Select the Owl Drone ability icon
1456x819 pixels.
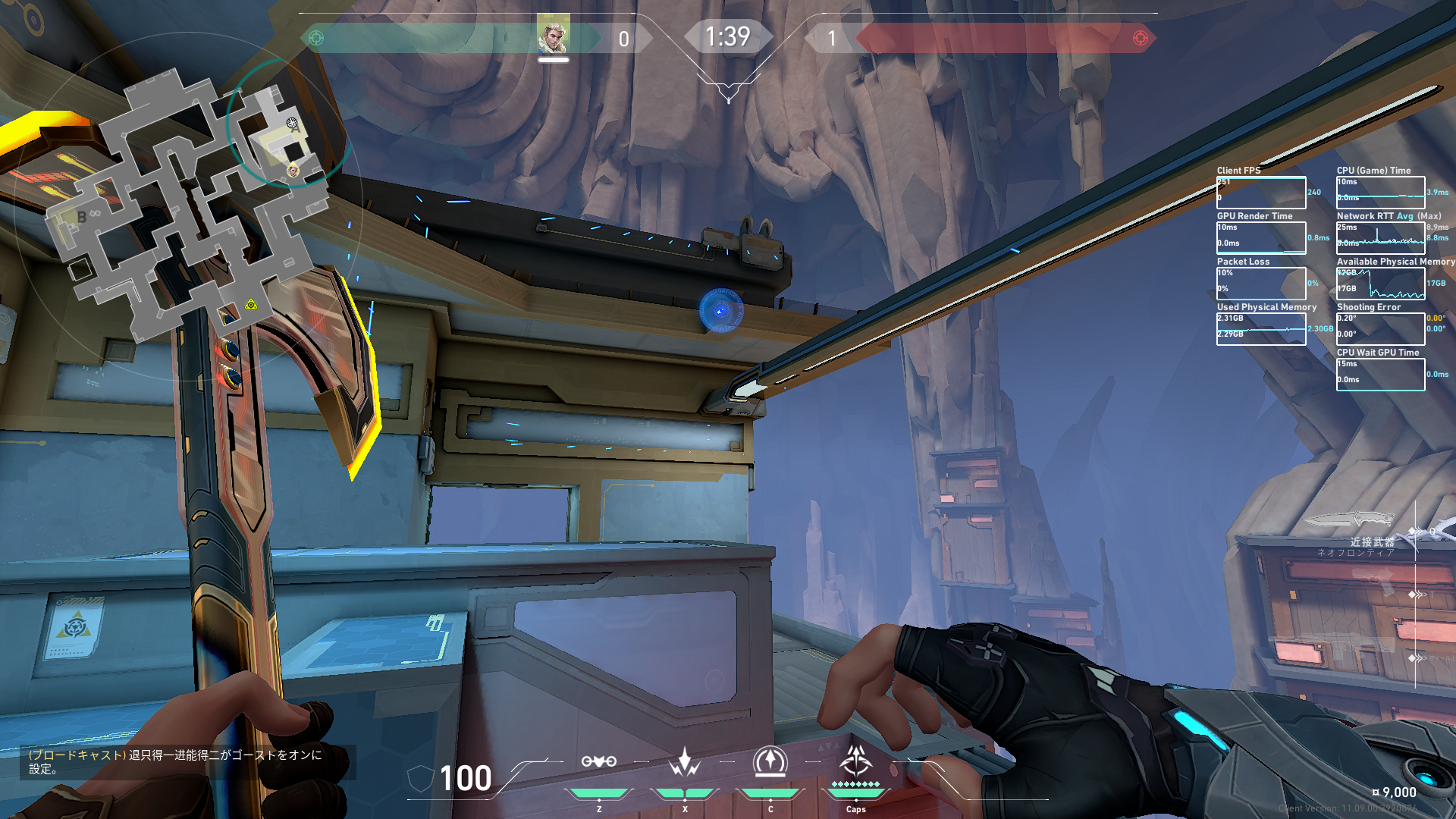click(x=598, y=763)
